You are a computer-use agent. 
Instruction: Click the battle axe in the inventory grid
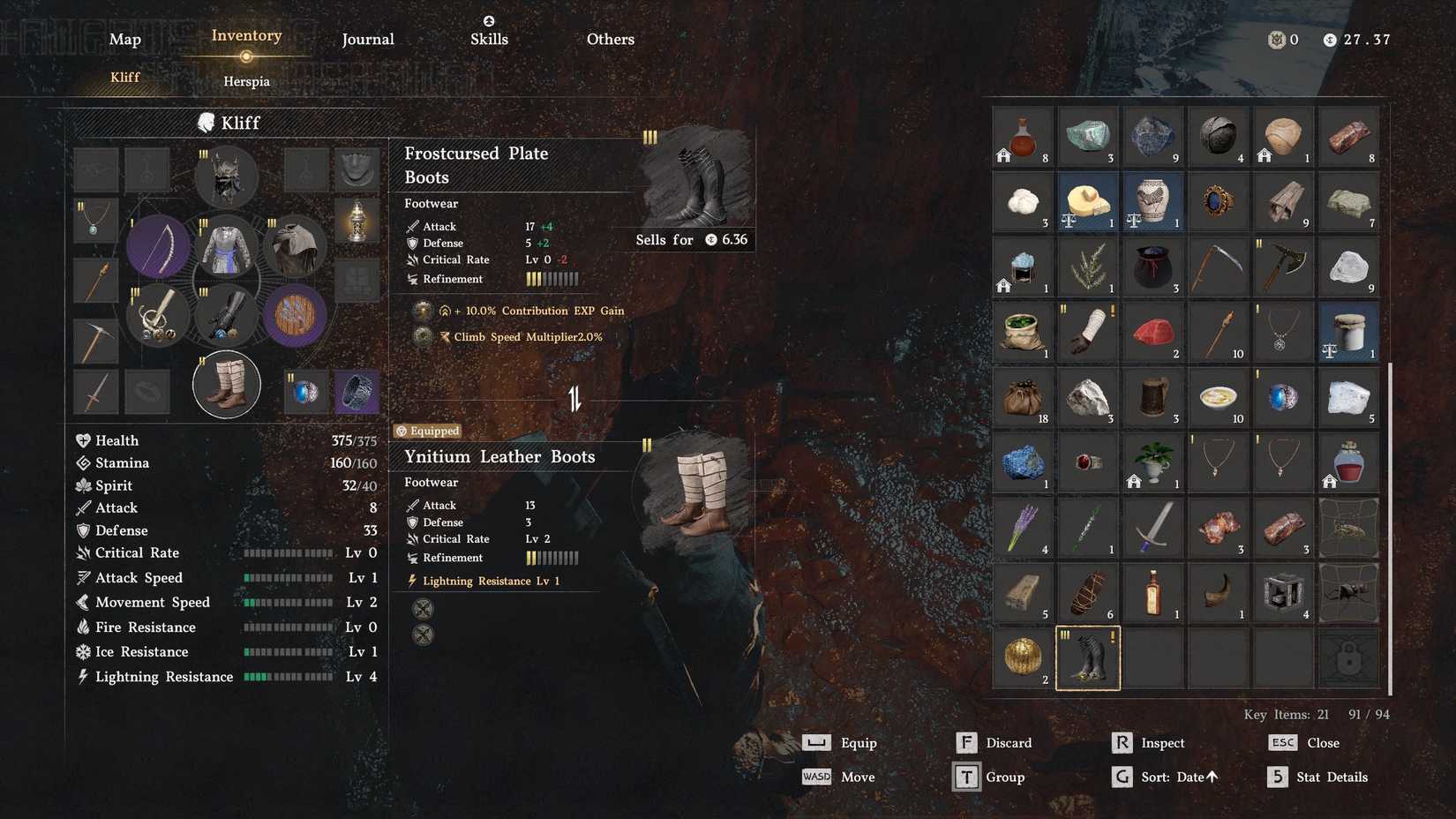[x=1283, y=267]
